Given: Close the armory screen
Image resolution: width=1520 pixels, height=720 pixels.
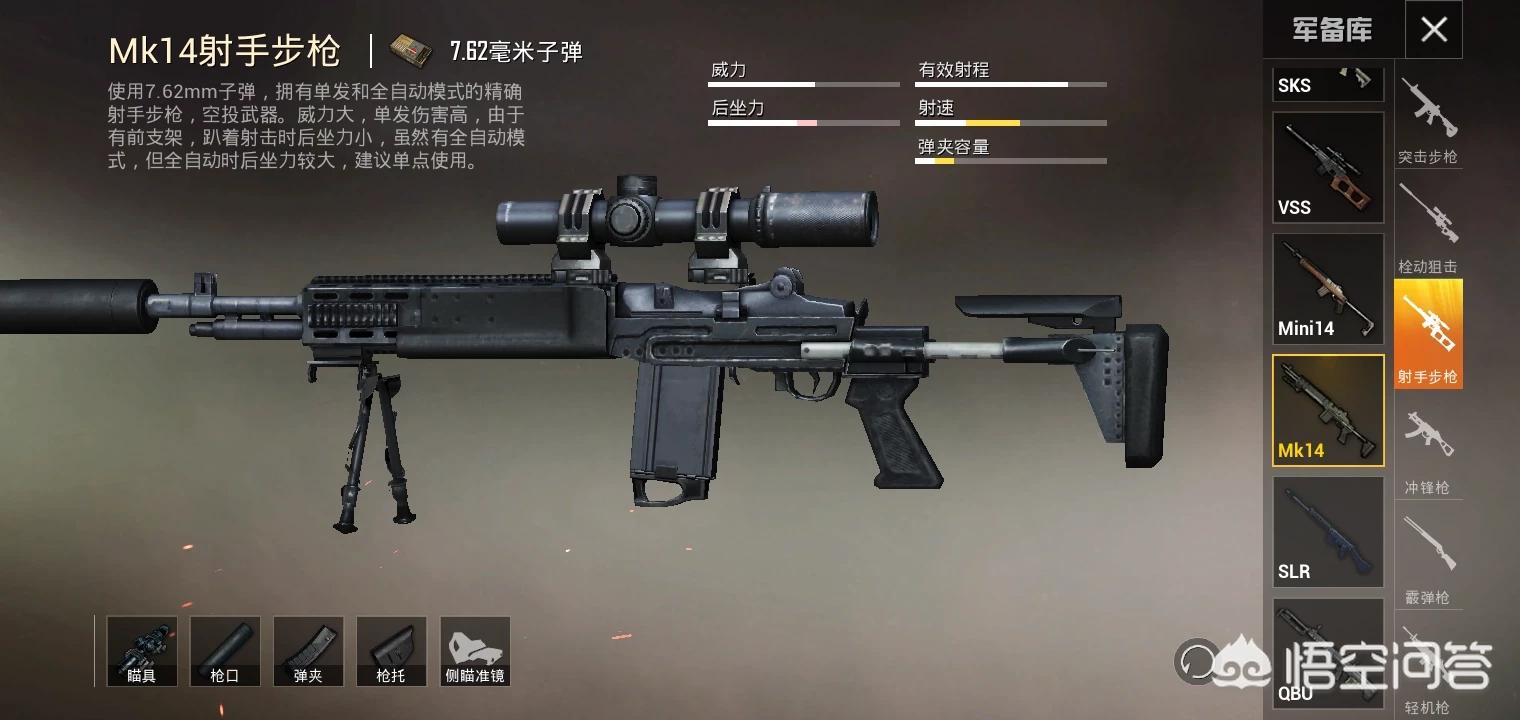Looking at the screenshot, I should [x=1433, y=30].
